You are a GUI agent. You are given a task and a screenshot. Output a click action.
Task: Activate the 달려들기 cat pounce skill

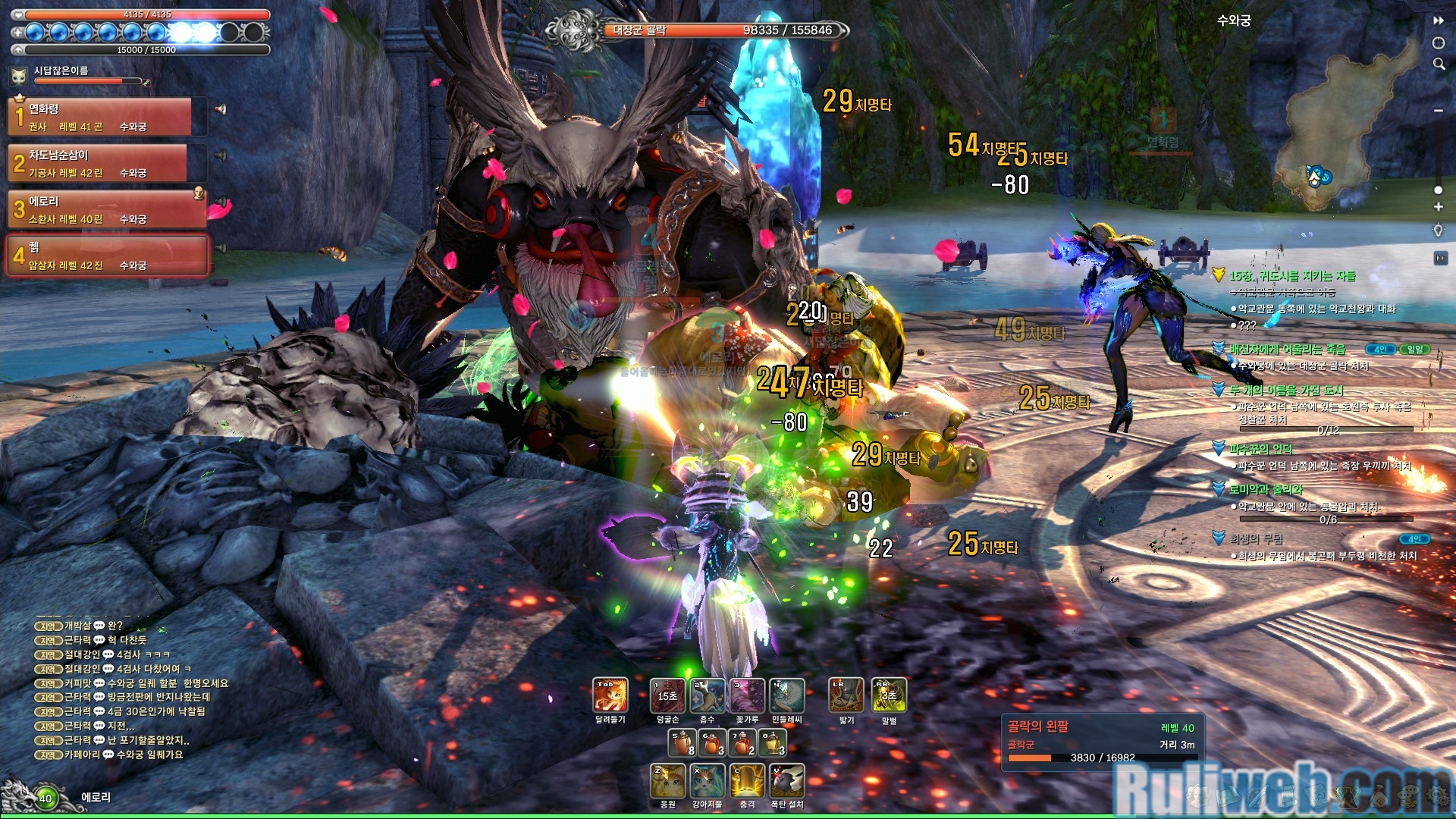(x=610, y=695)
